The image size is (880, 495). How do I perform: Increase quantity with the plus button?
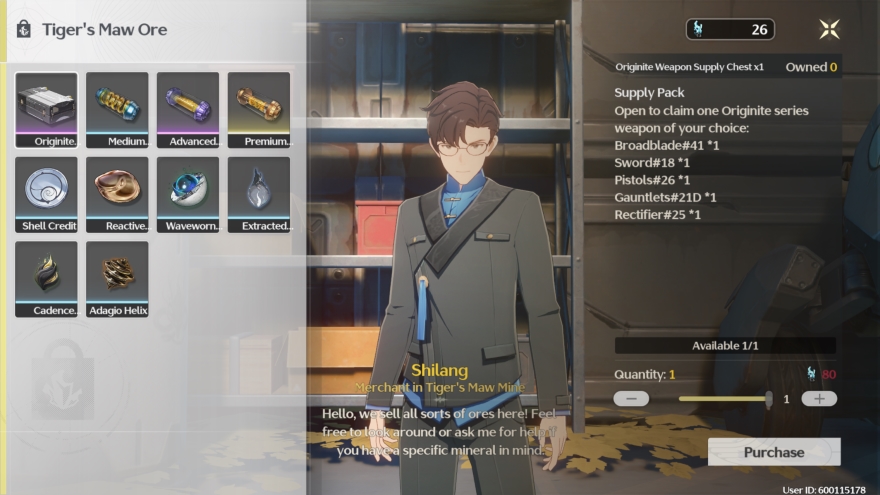[x=819, y=398]
